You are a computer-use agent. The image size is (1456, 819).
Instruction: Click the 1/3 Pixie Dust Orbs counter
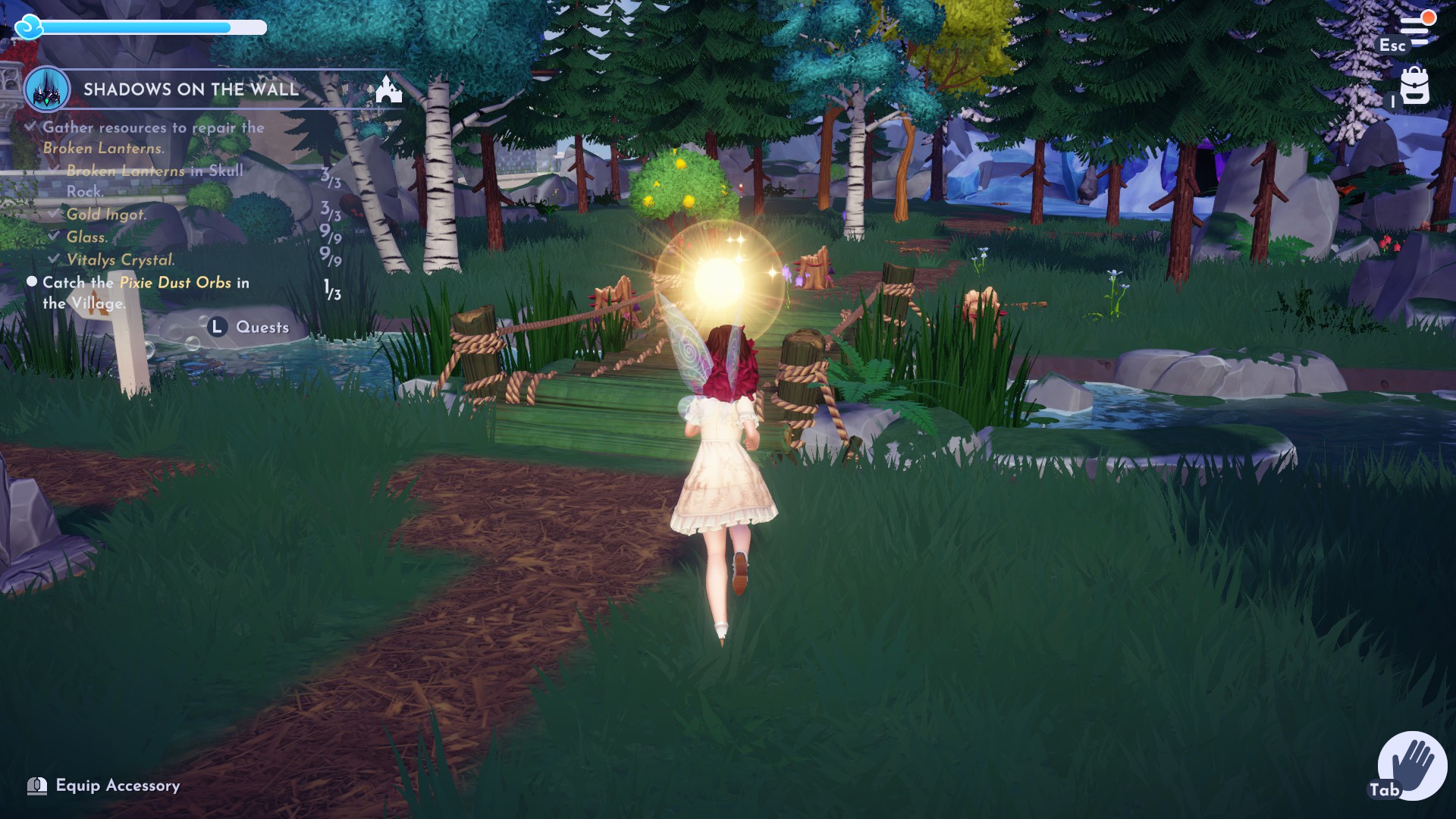click(331, 287)
